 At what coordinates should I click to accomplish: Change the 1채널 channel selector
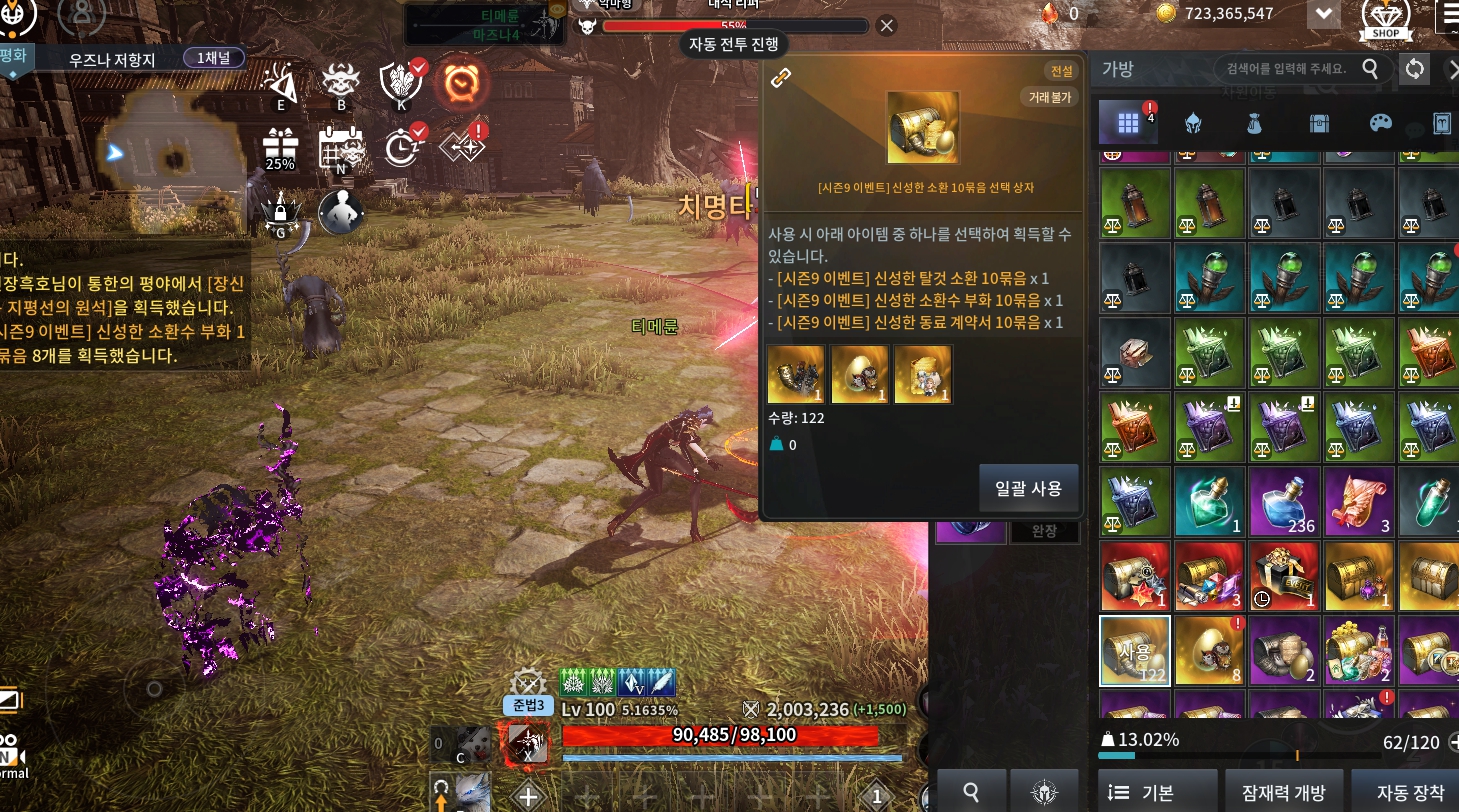213,58
